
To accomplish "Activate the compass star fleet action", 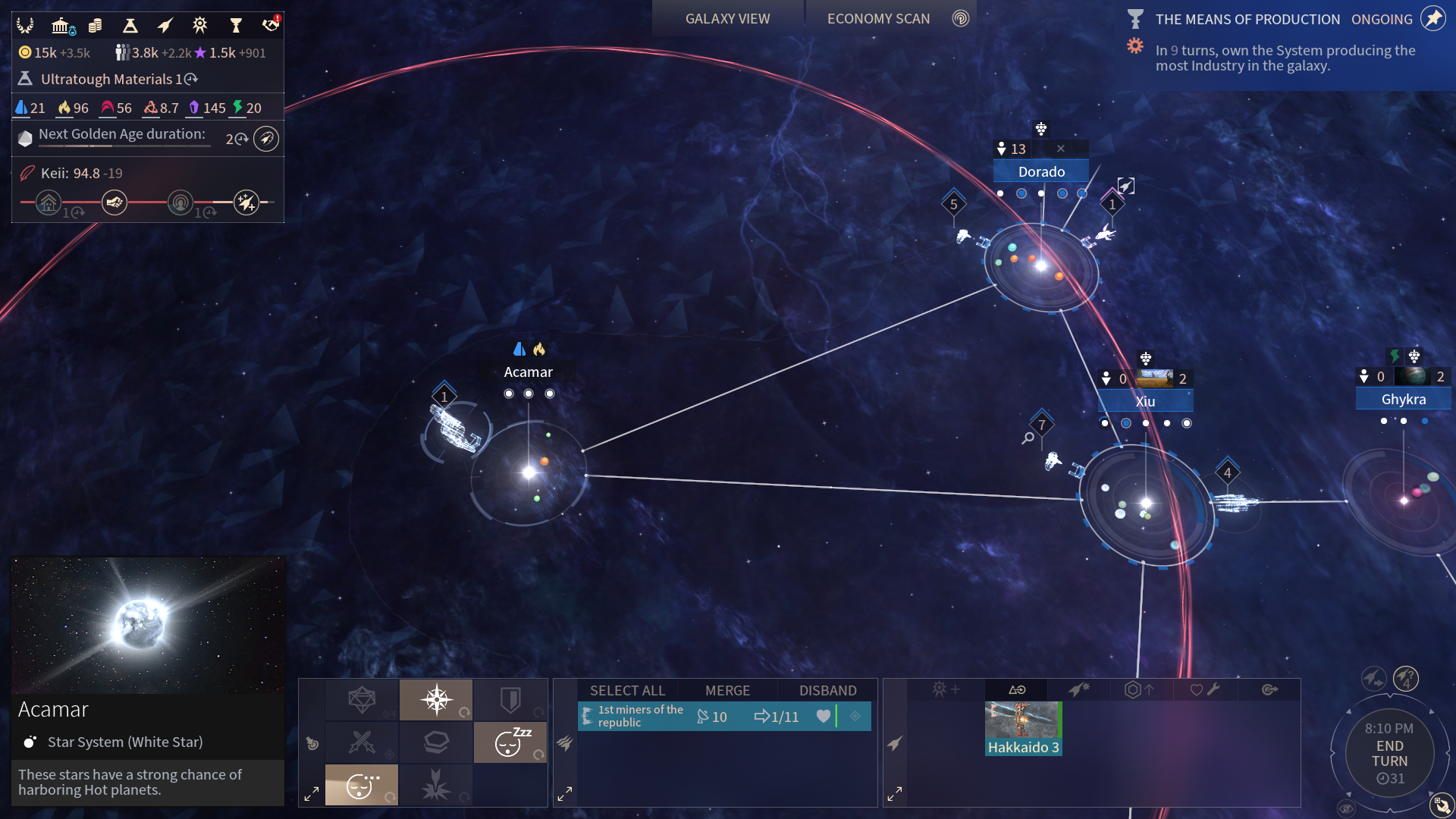I will (x=436, y=699).
